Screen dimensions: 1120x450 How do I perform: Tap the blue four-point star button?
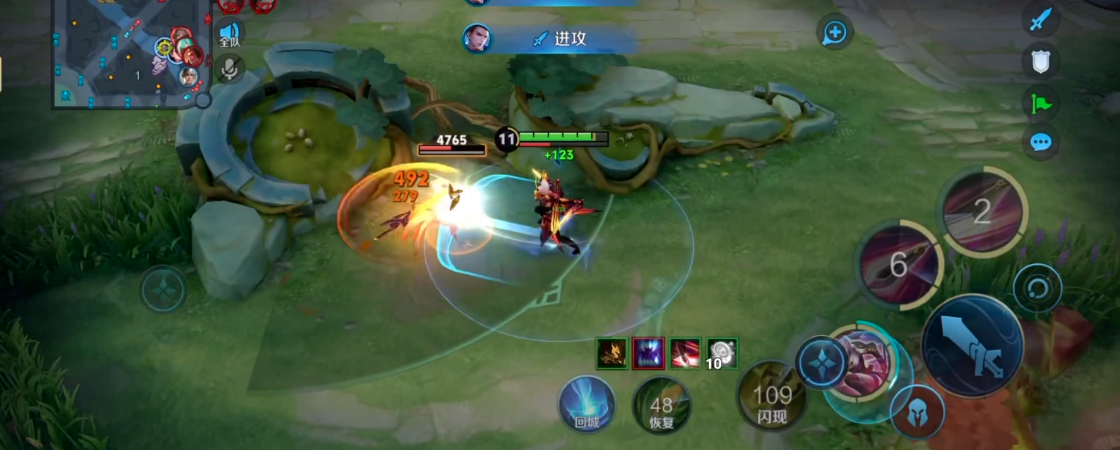(x=820, y=362)
